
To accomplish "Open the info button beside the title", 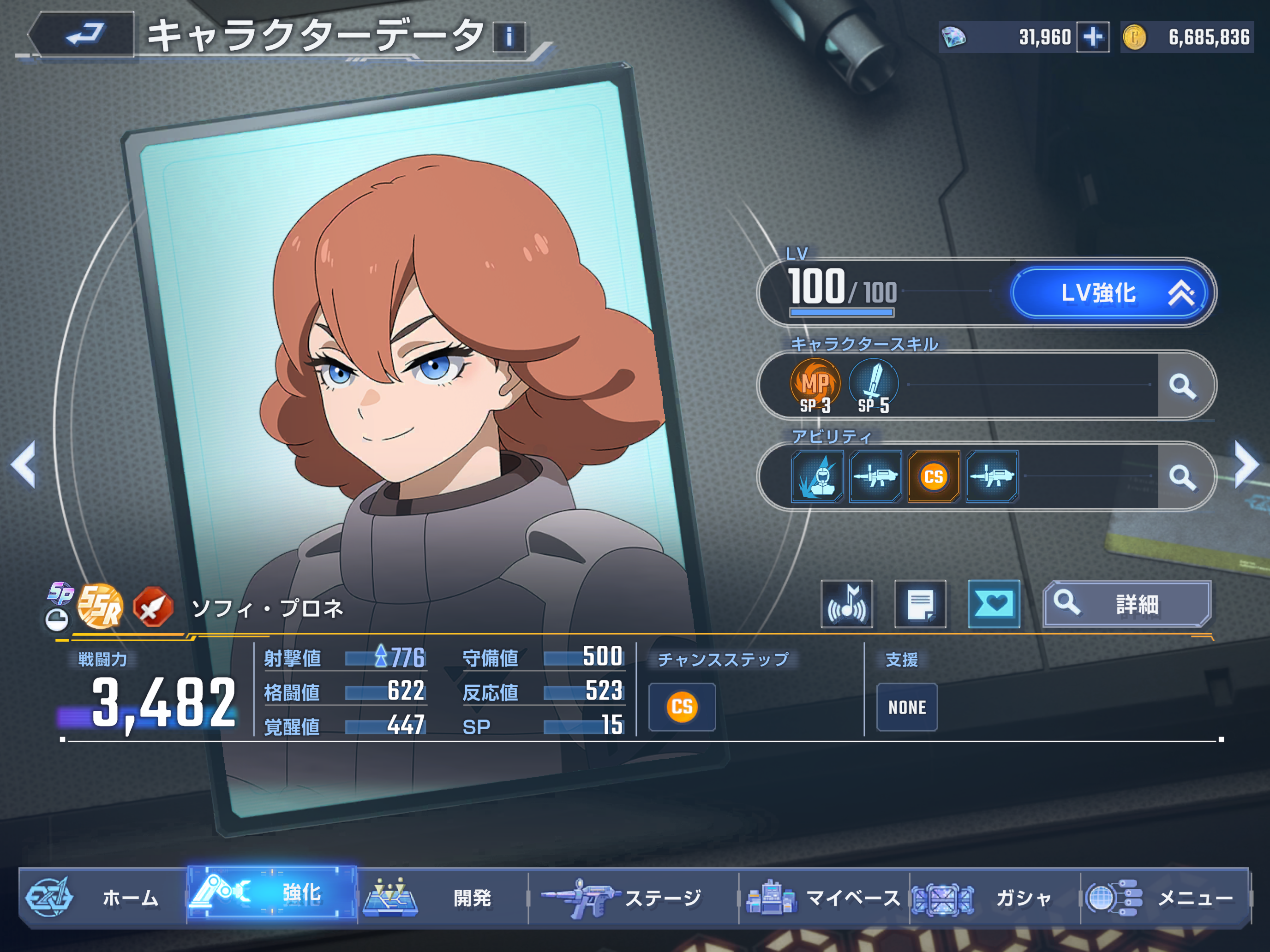I will (x=509, y=37).
